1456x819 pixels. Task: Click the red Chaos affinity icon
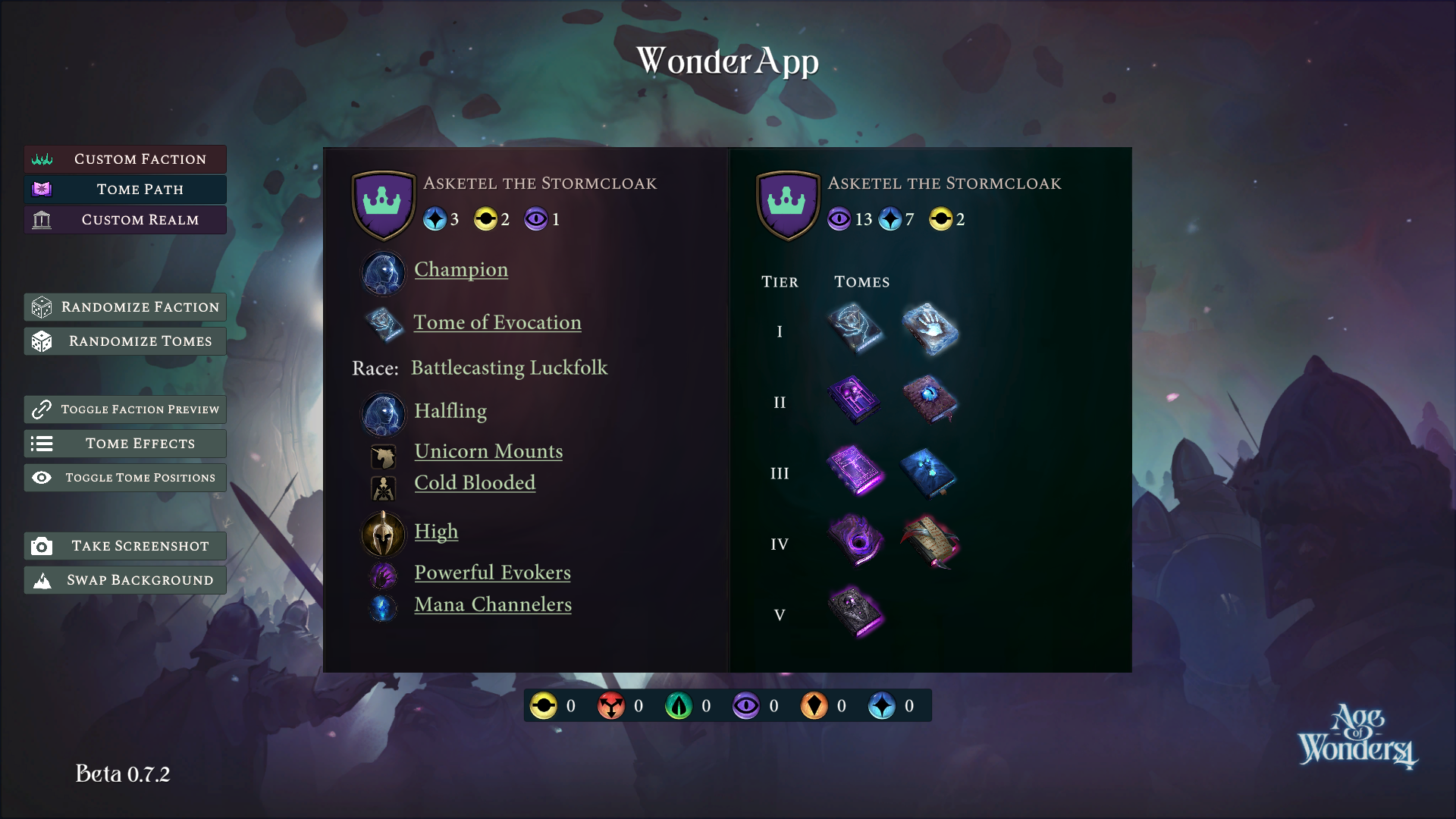point(613,705)
